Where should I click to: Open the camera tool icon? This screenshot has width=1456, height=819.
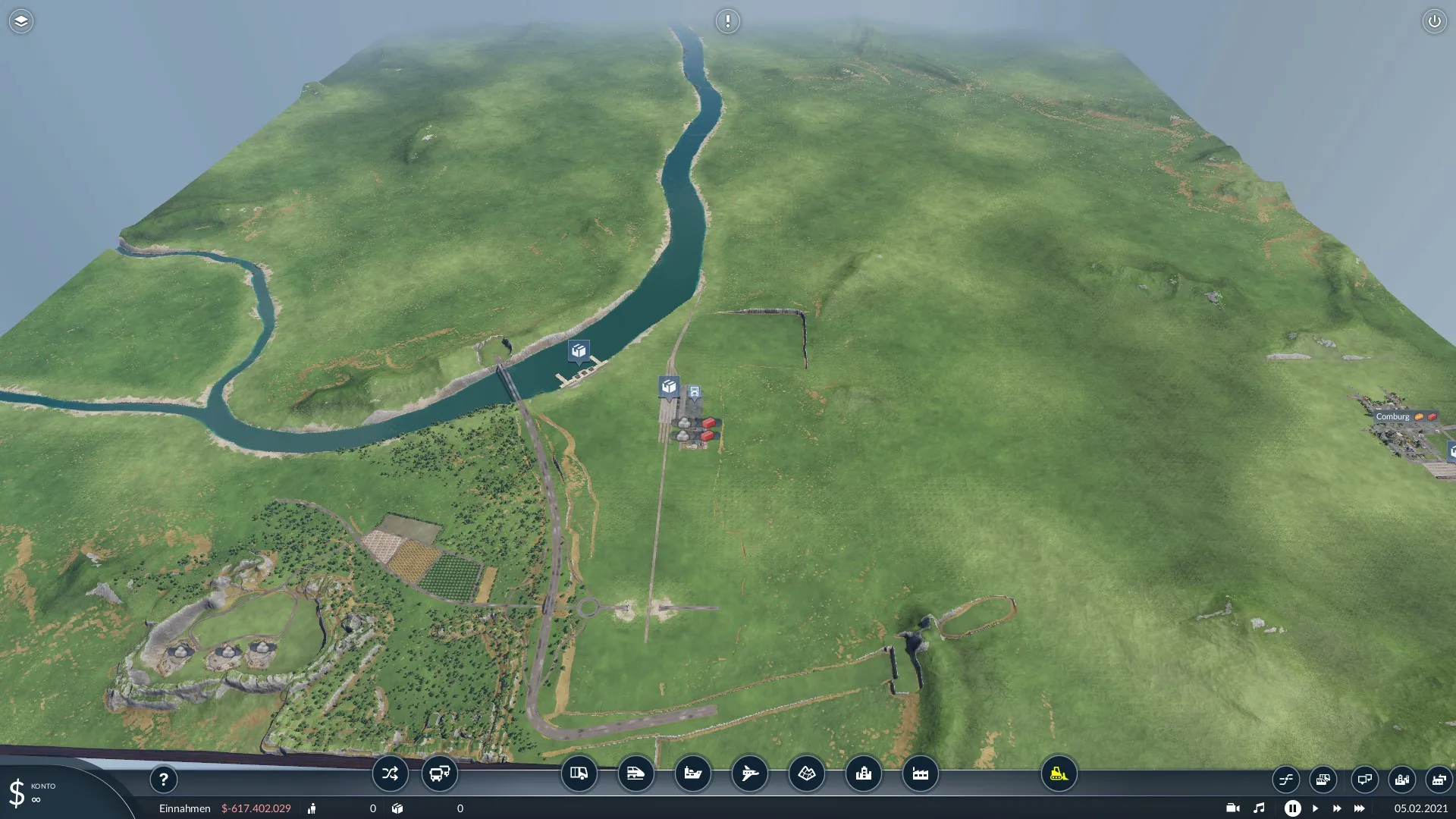(x=1233, y=808)
